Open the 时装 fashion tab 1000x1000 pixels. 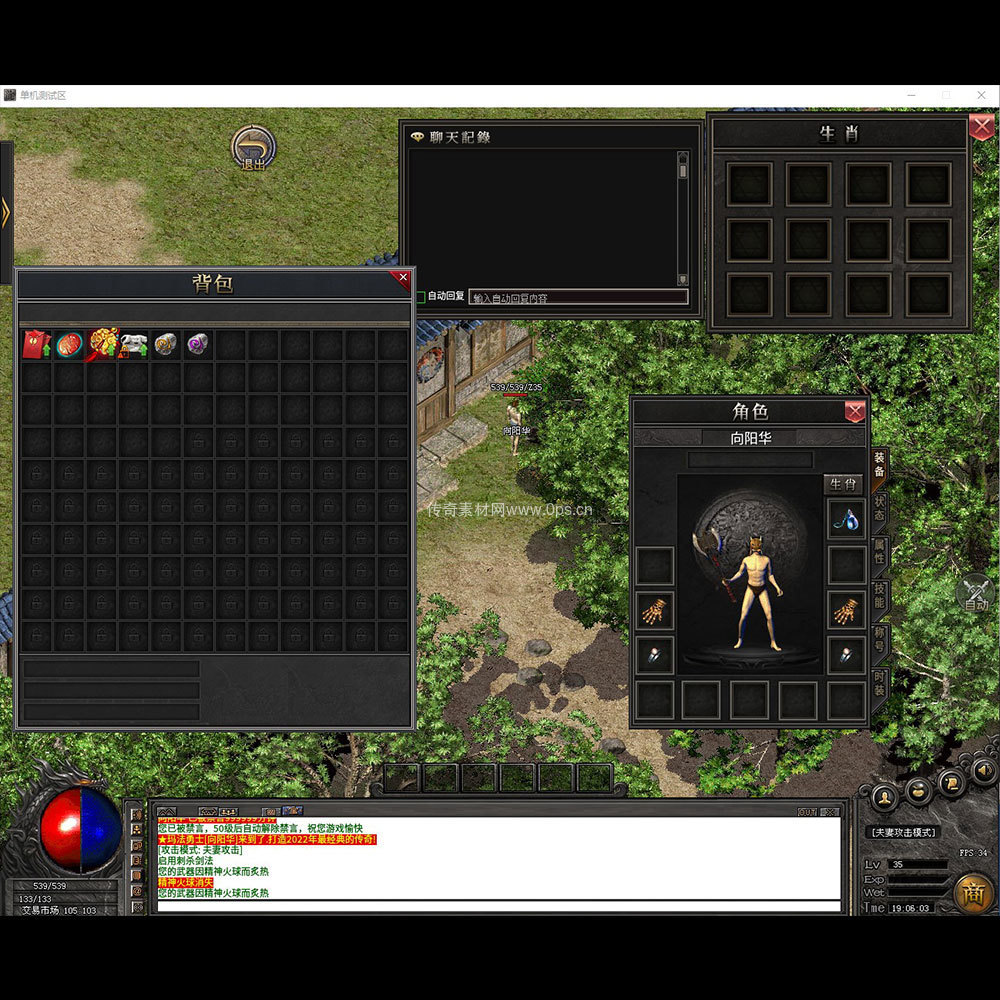[x=879, y=685]
